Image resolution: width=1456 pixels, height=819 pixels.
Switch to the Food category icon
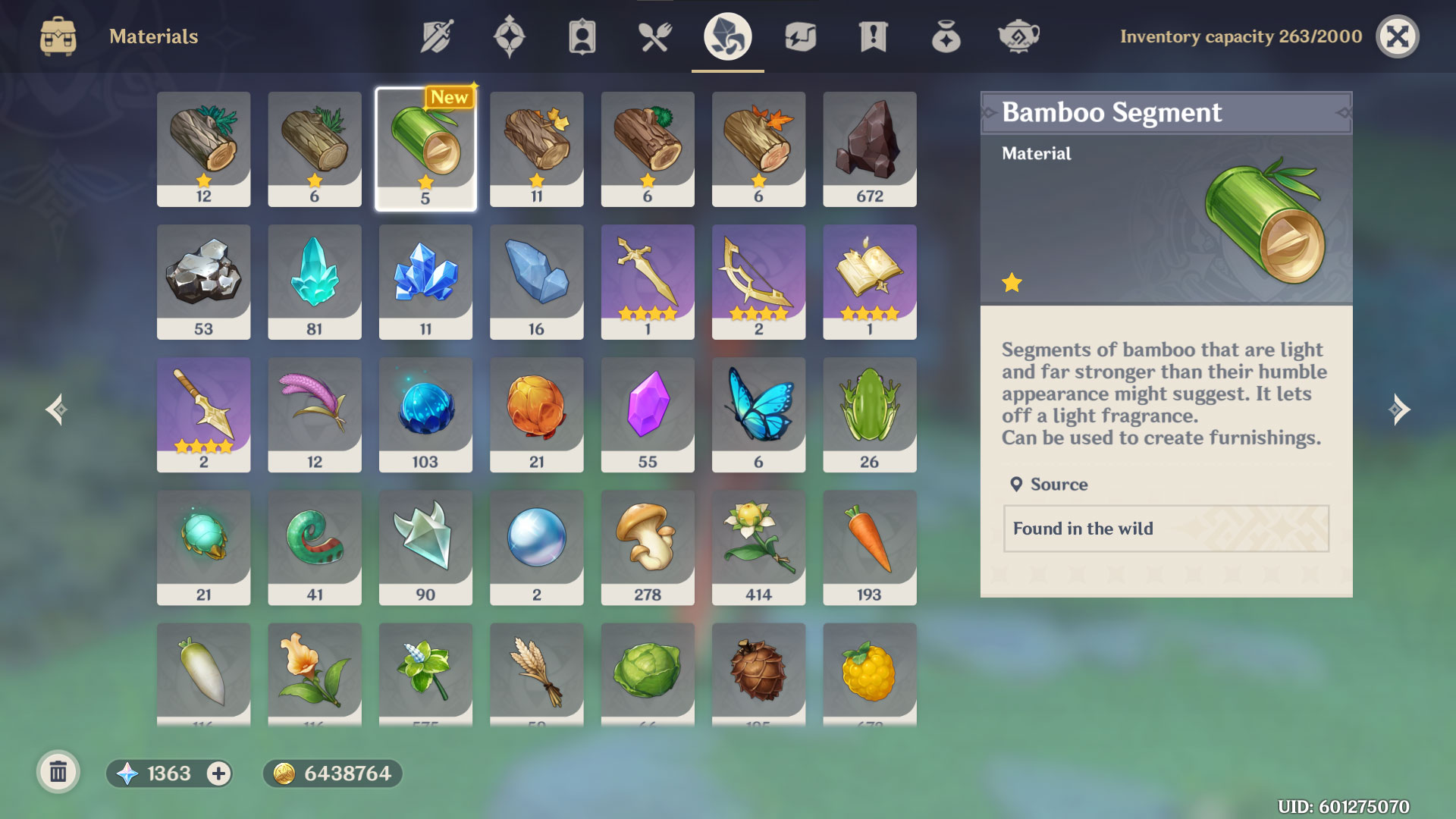(x=654, y=36)
